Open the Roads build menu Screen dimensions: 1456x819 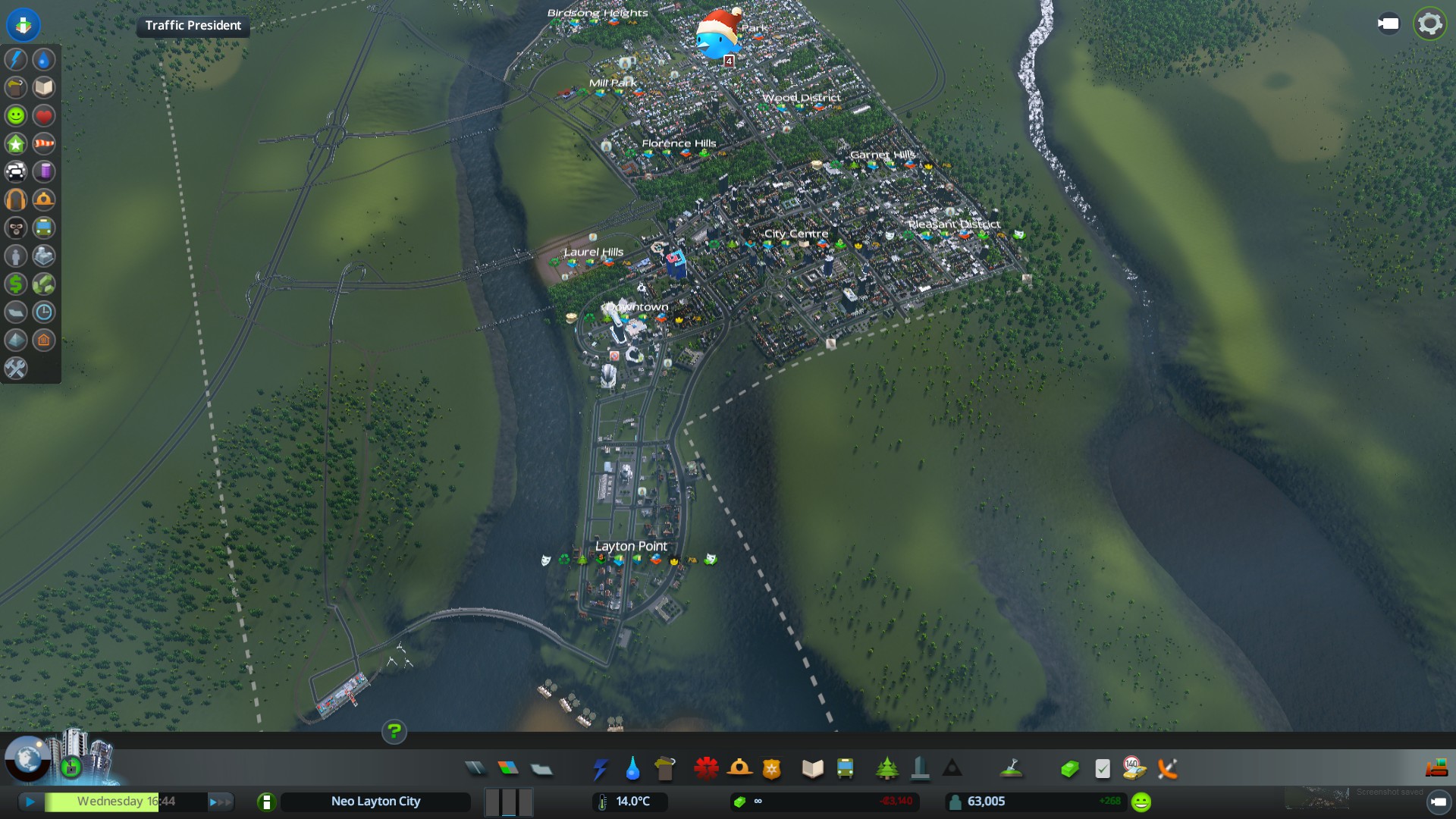(x=475, y=769)
